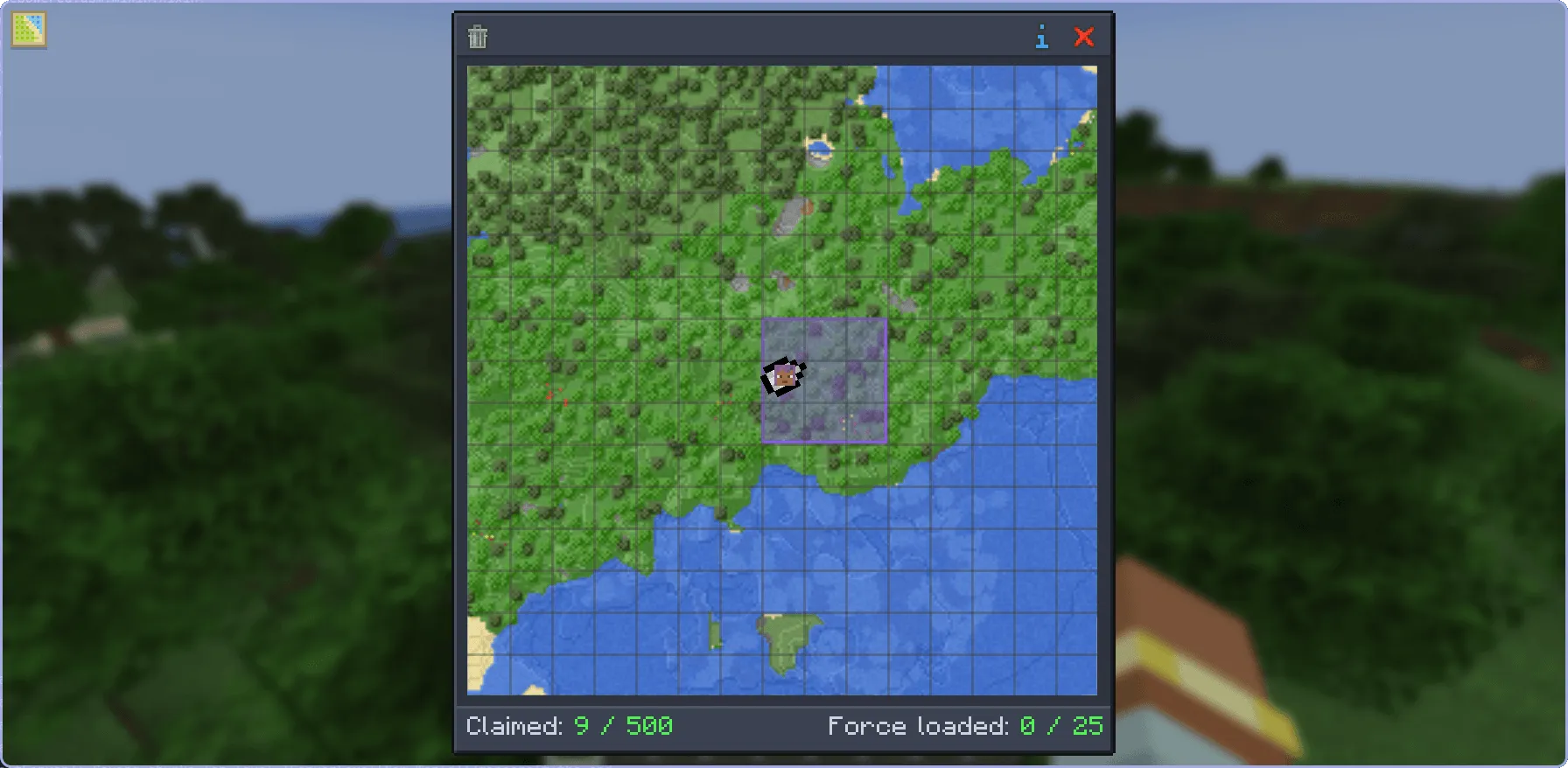Screen dimensions: 1568x768
Task: Click the FTB map icon in screen corner
Action: (27, 28)
